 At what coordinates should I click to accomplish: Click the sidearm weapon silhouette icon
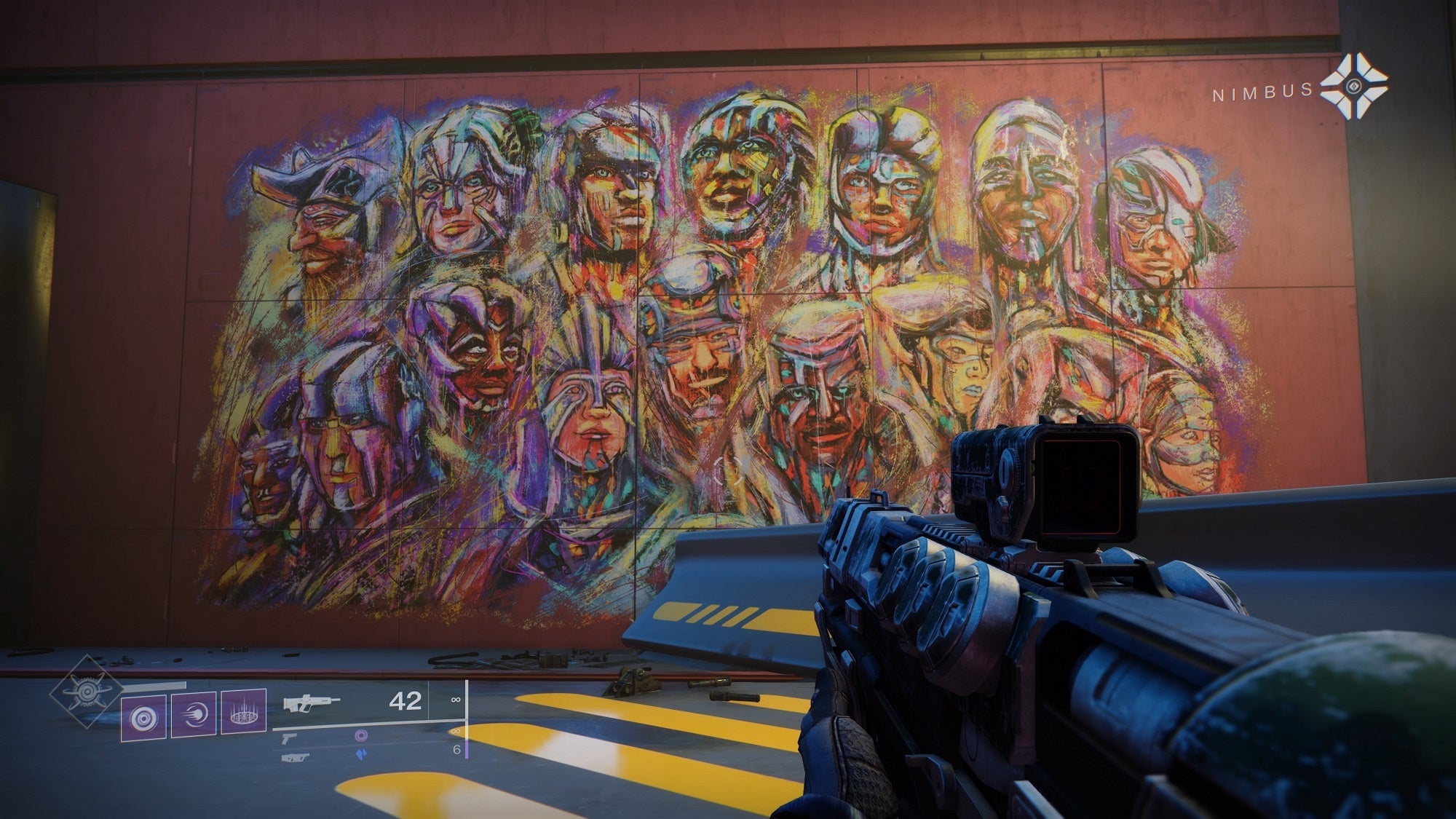[x=288, y=740]
